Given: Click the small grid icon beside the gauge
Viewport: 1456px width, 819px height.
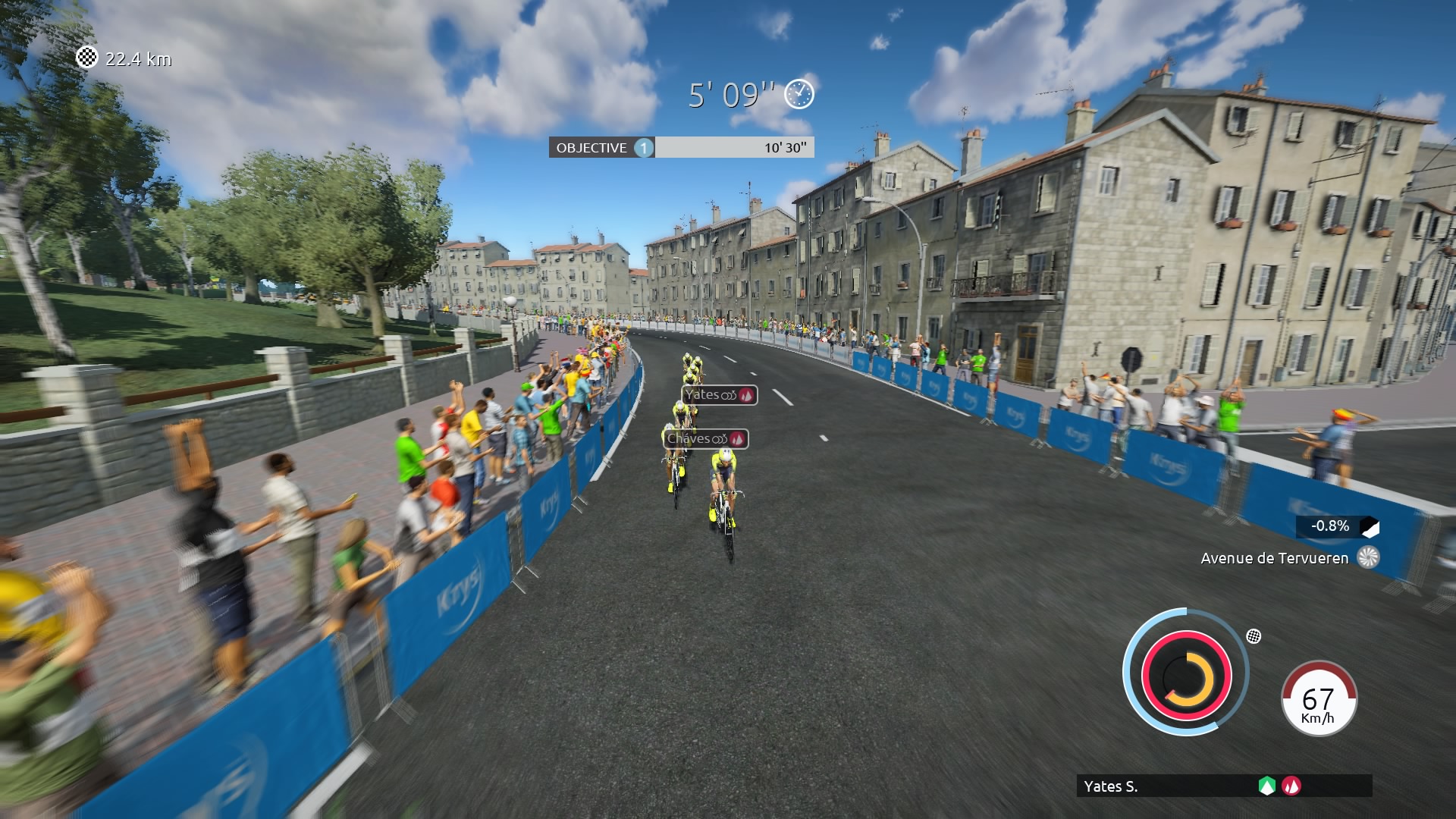Looking at the screenshot, I should pos(1254,636).
